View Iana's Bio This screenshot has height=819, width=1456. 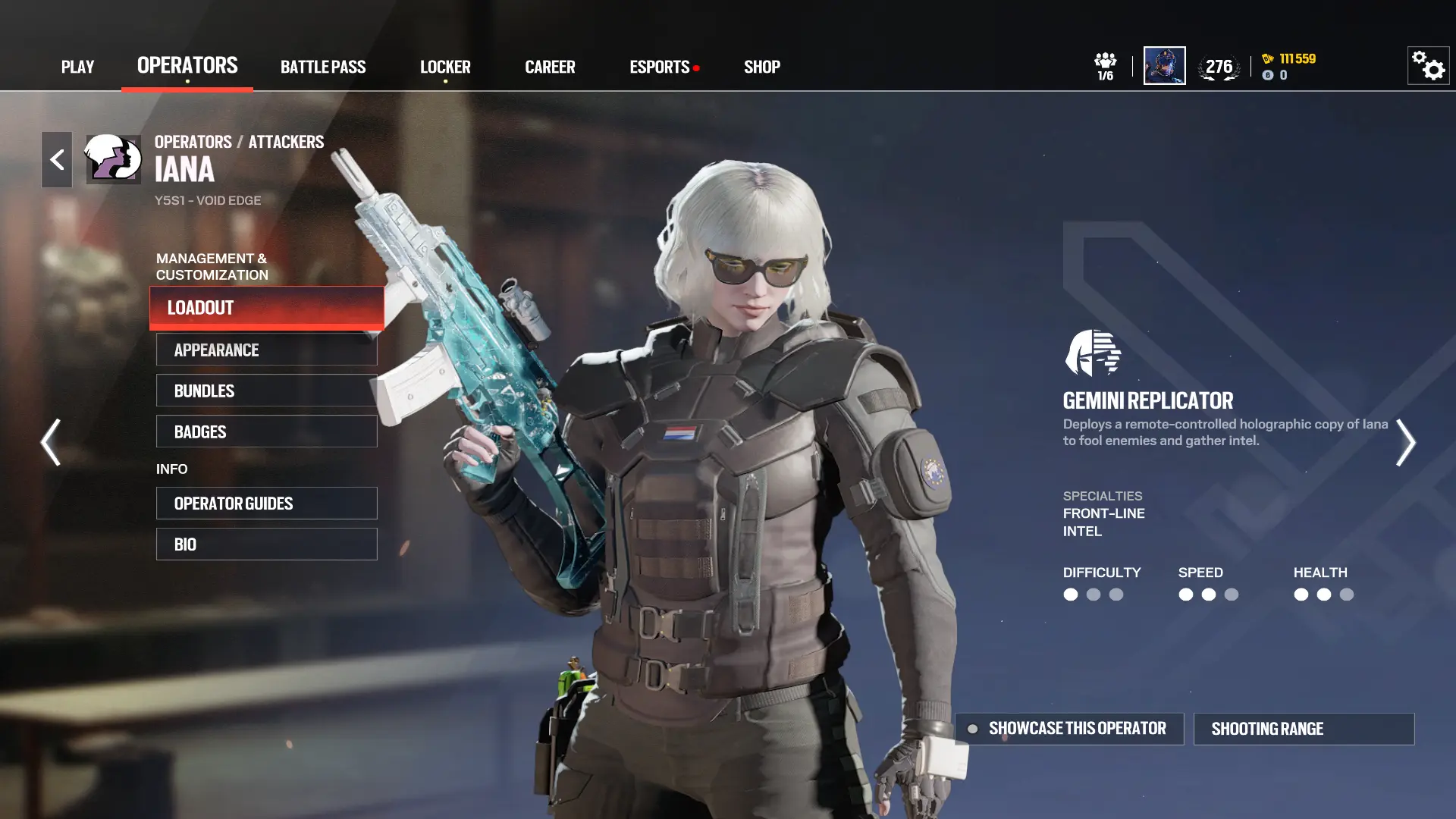(x=267, y=544)
